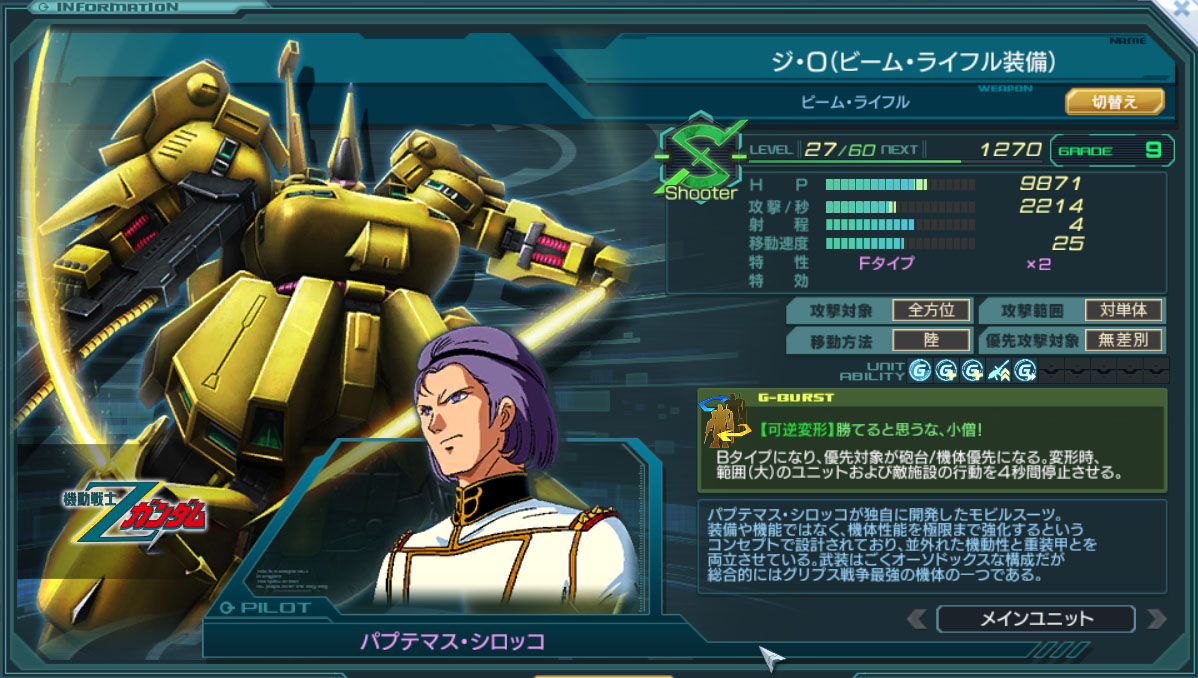Go to the next unit with right arrow
Viewport: 1198px width, 678px height.
(x=1157, y=619)
